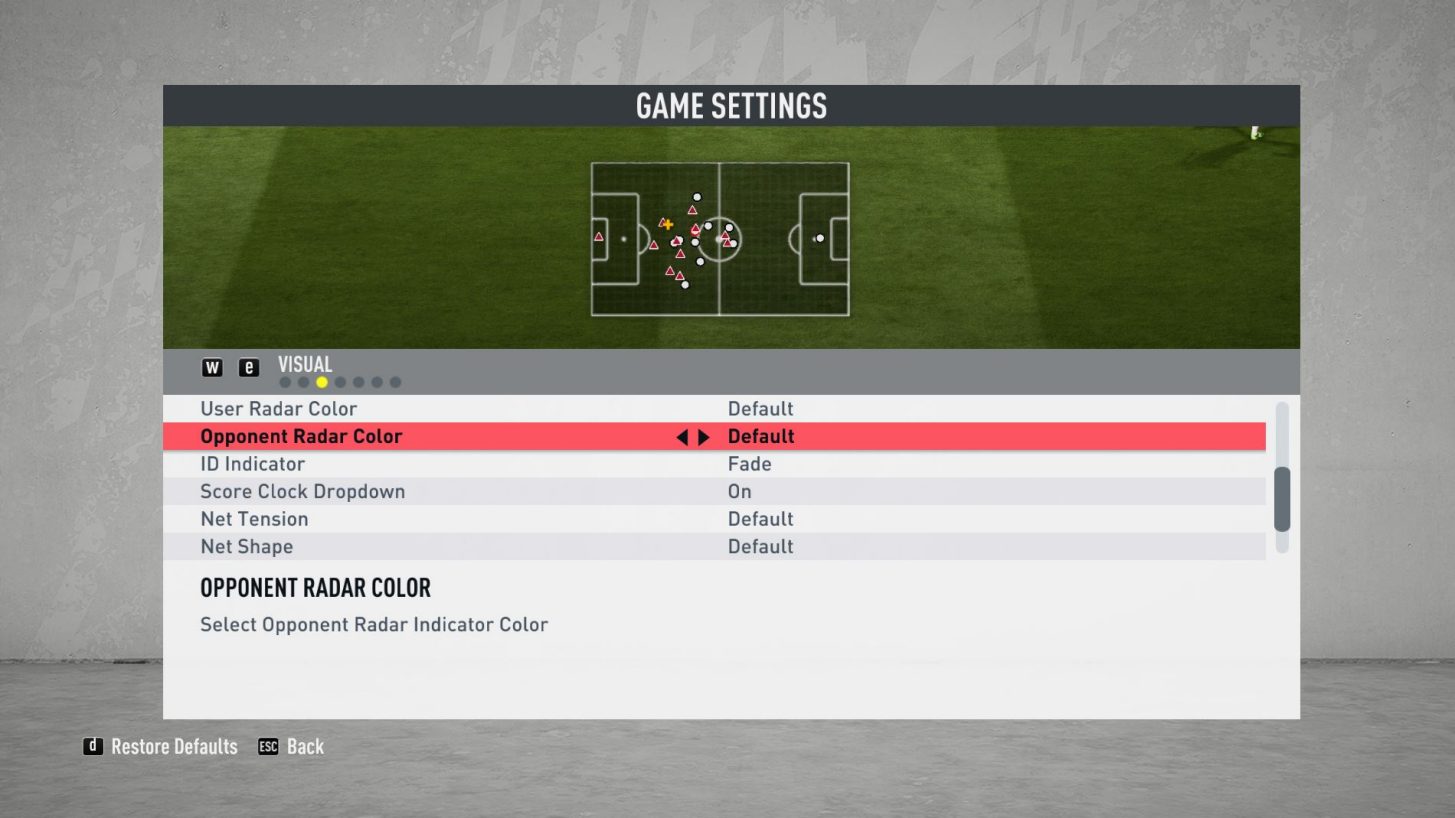Click the W key icon above VISUAL

pos(211,368)
